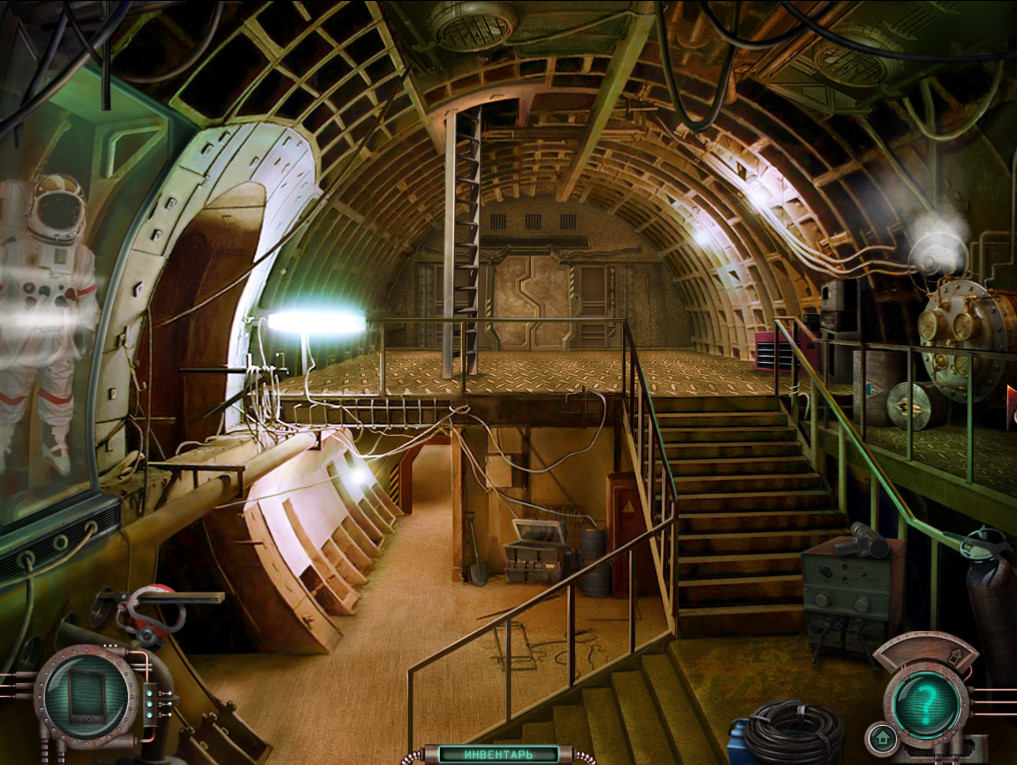Open the home menu button
Viewport: 1017px width, 765px height.
click(881, 739)
